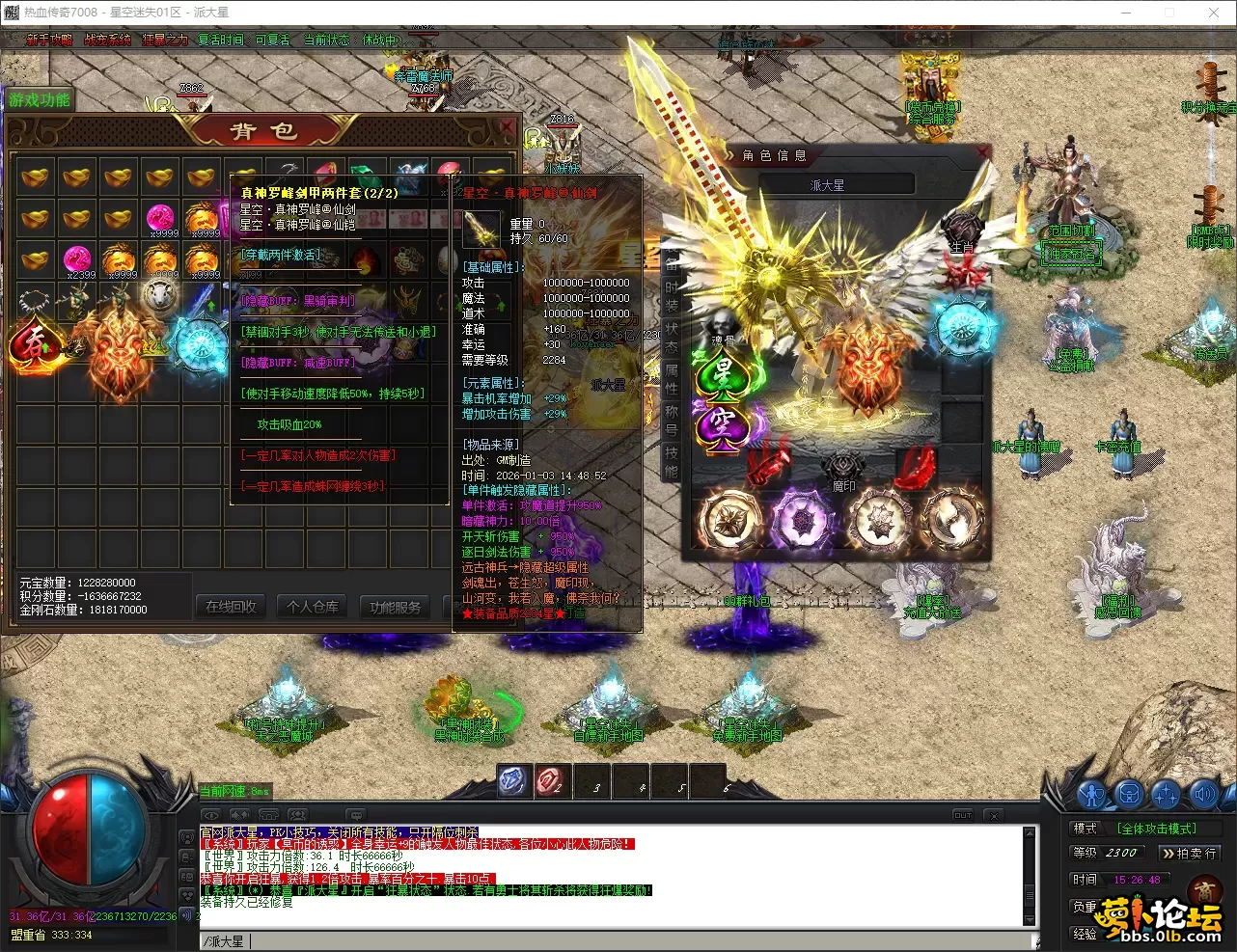Open 功能服务 function services
Screen dimensions: 1237x952
395,607
